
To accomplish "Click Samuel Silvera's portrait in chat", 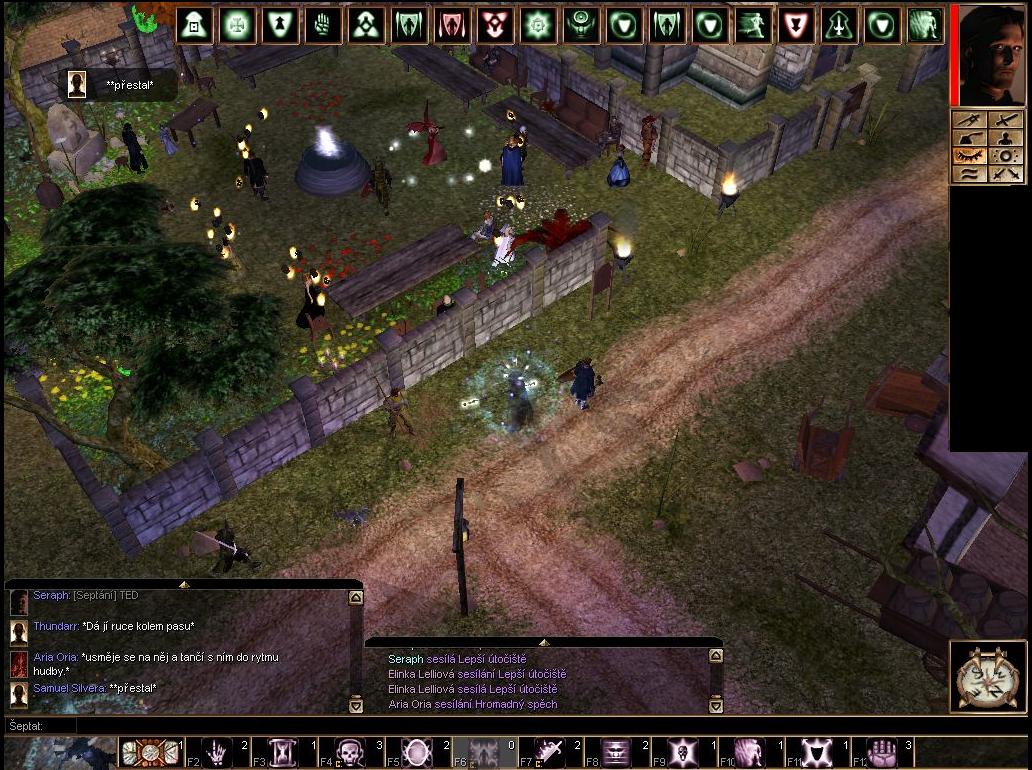I will tap(18, 692).
